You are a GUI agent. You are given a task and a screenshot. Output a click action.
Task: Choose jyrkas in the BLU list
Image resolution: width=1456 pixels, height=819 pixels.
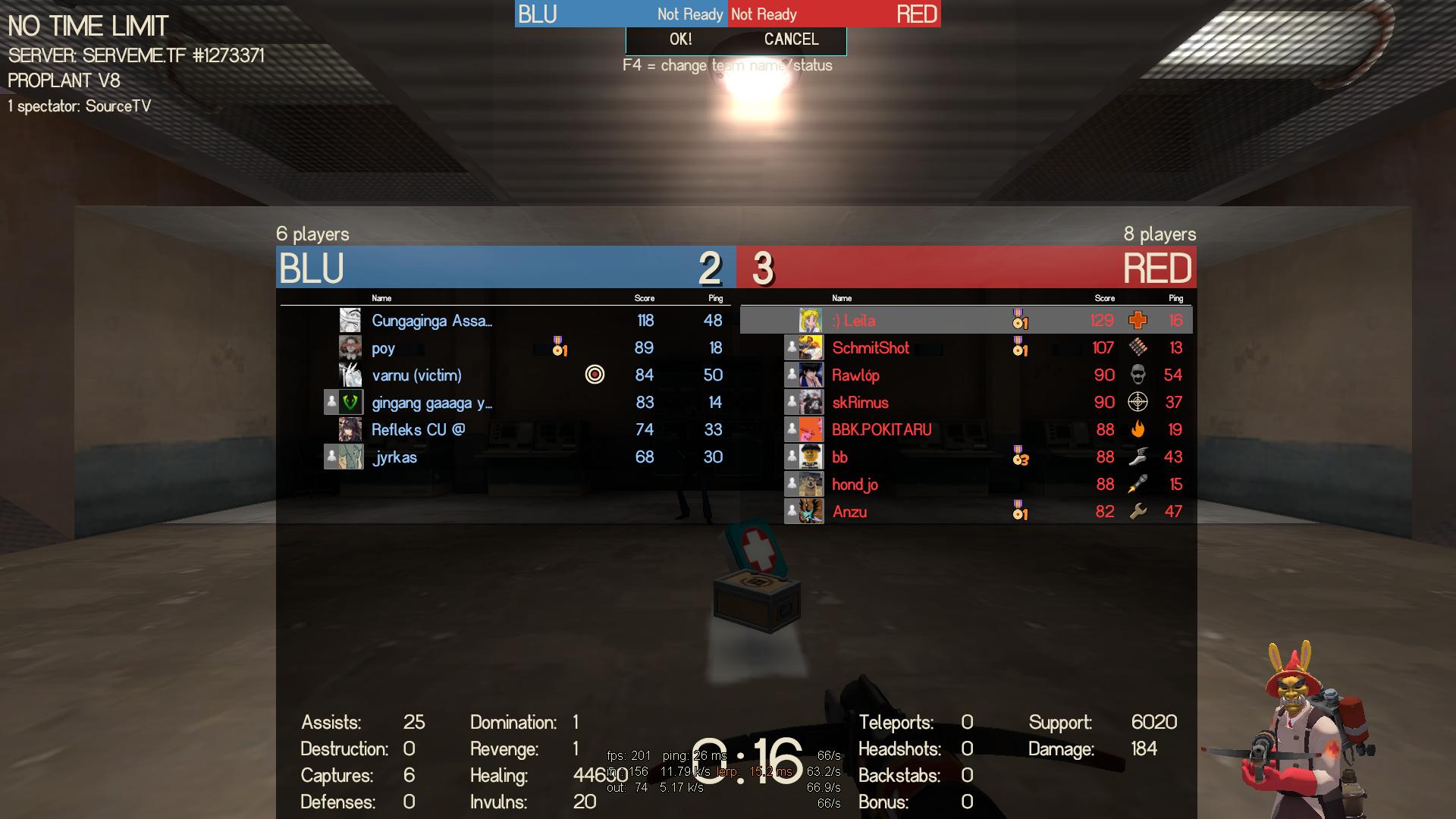point(394,457)
